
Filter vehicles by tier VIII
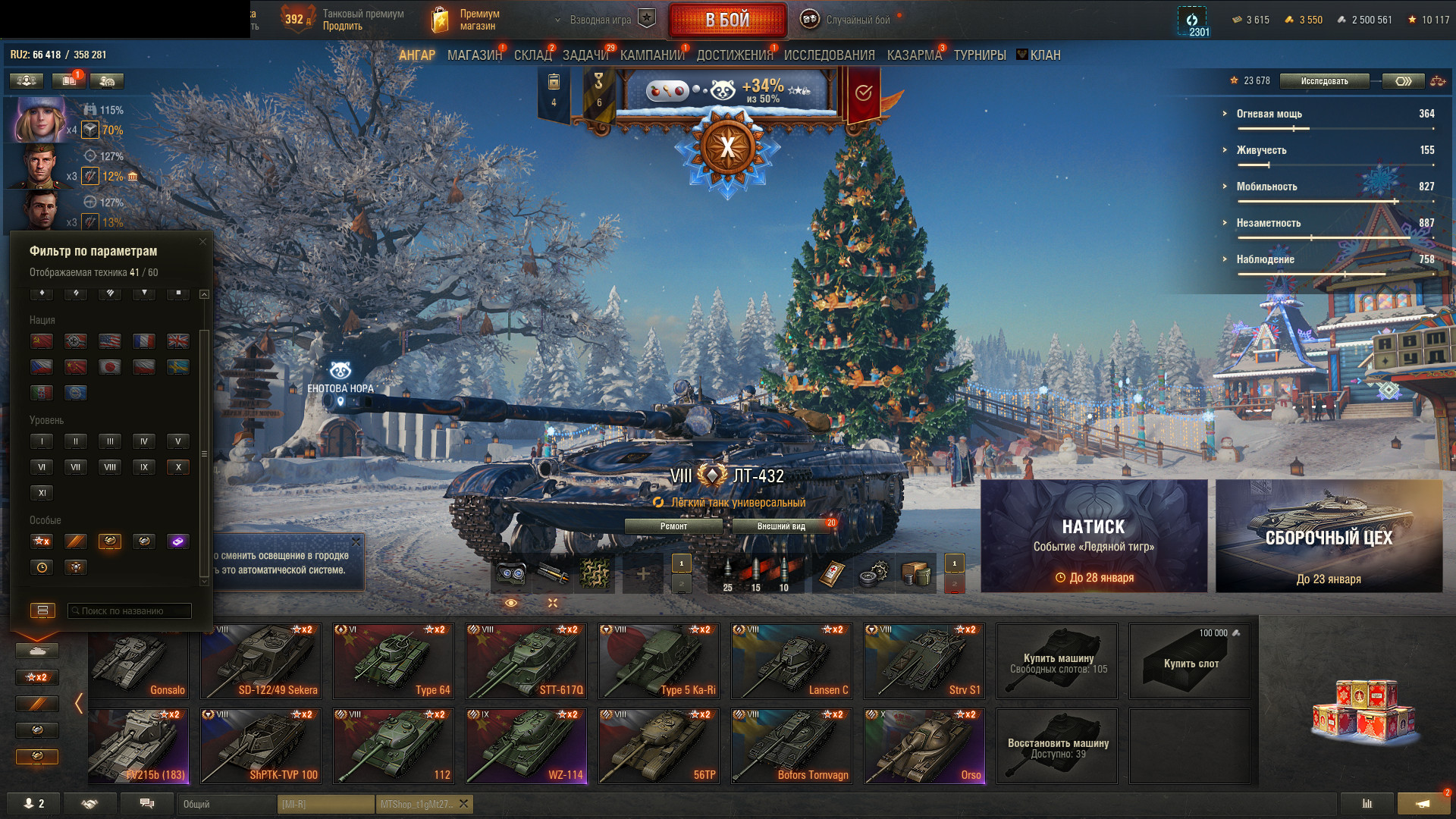click(x=110, y=467)
